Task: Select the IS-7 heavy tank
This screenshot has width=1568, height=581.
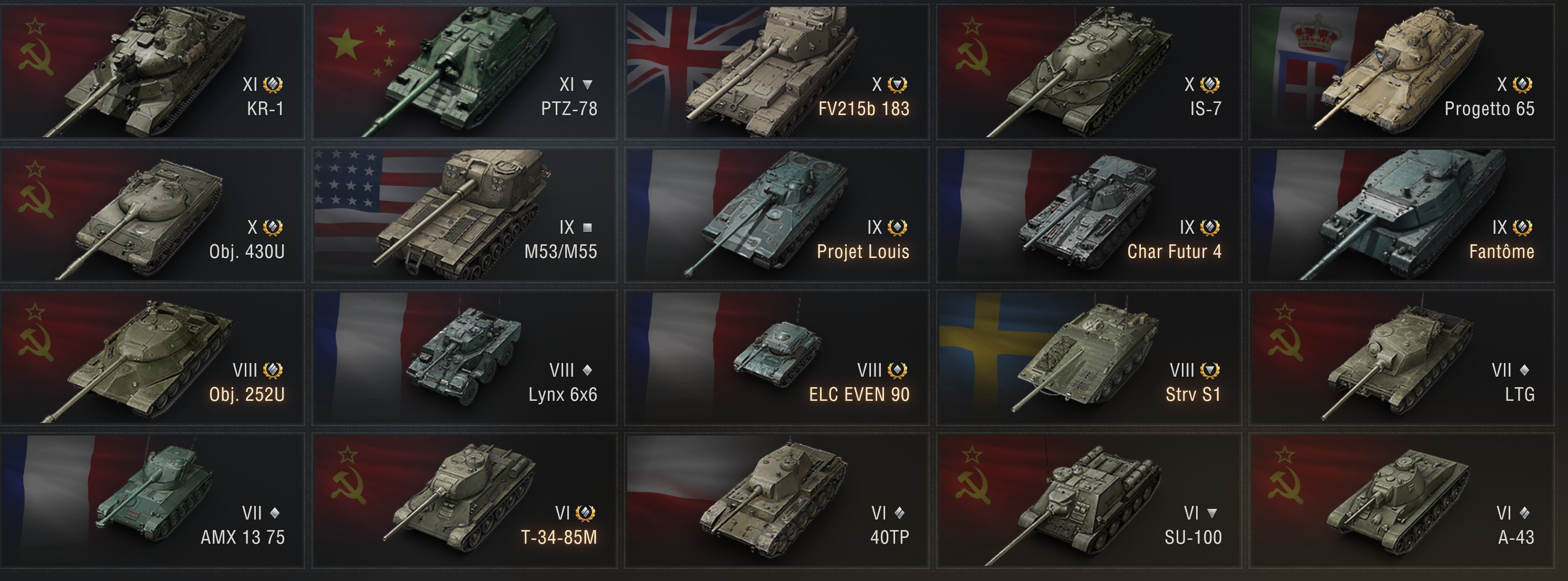Action: pyautogui.click(x=1089, y=72)
